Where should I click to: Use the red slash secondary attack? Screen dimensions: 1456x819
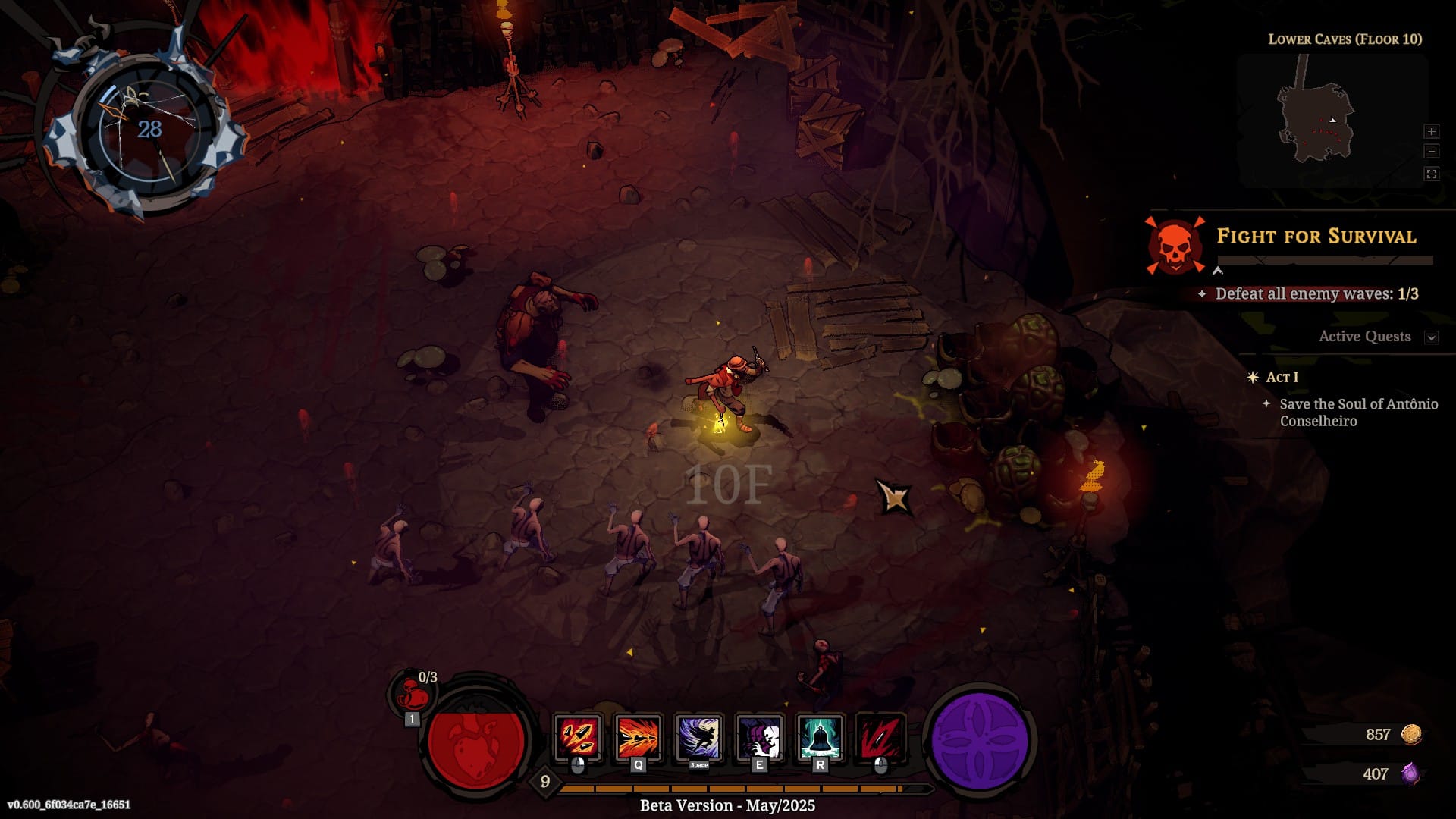click(880, 736)
